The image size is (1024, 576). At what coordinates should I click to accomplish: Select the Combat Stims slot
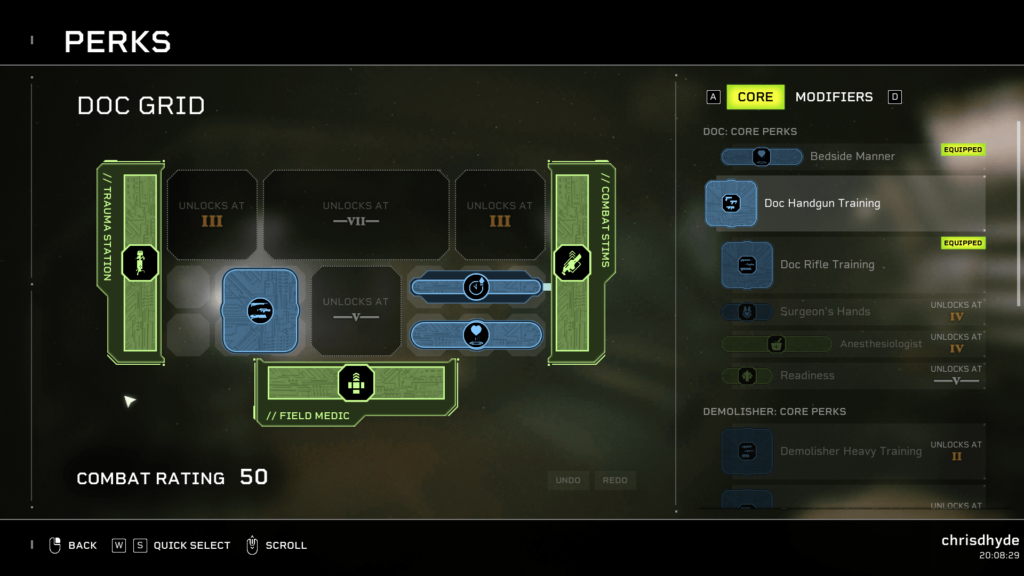[x=573, y=263]
